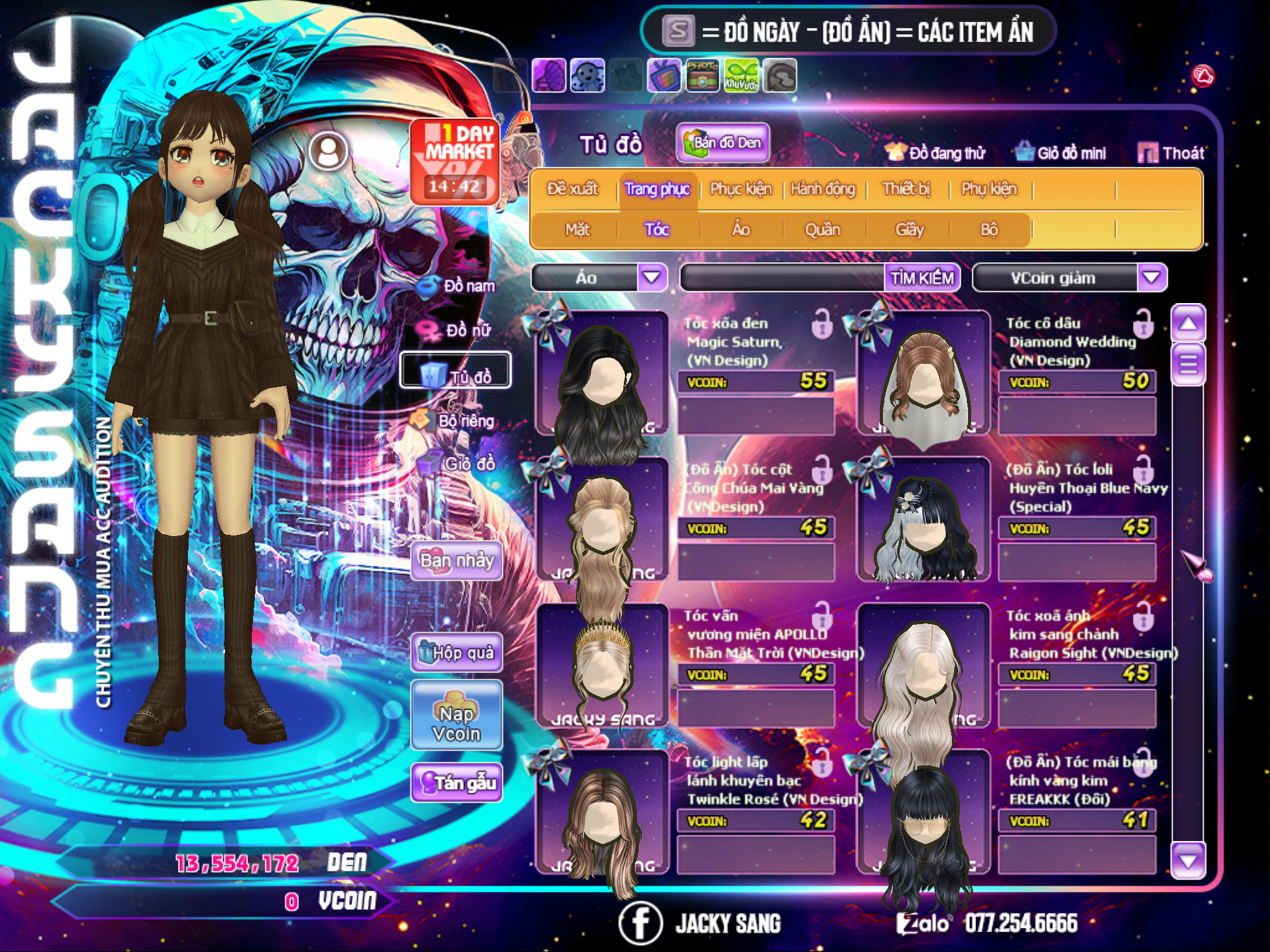
Task: Exit the wardrobe with Thoát
Action: 1171,153
